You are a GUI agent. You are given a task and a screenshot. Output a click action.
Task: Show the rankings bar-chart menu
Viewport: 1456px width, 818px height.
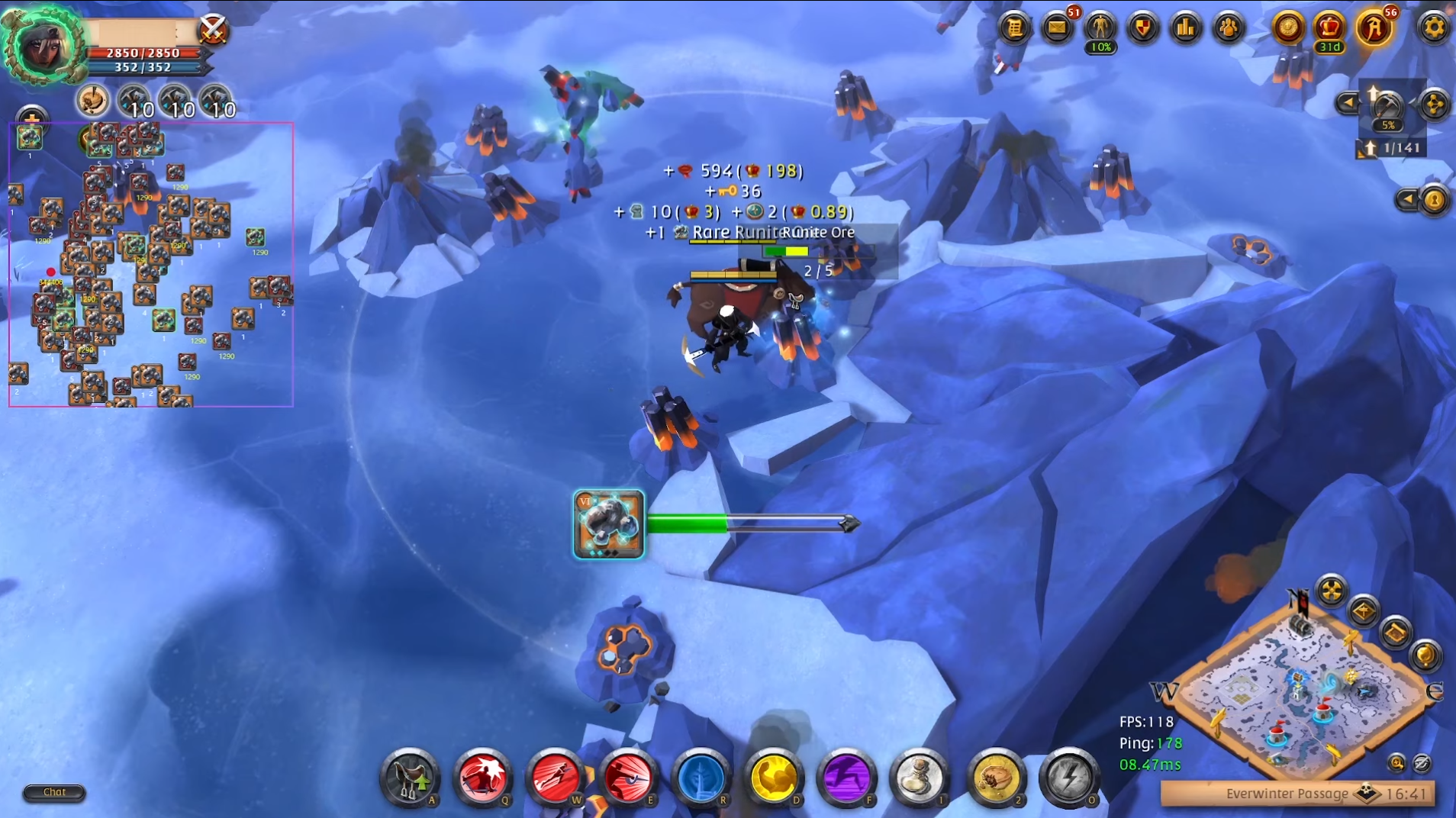click(x=1185, y=28)
